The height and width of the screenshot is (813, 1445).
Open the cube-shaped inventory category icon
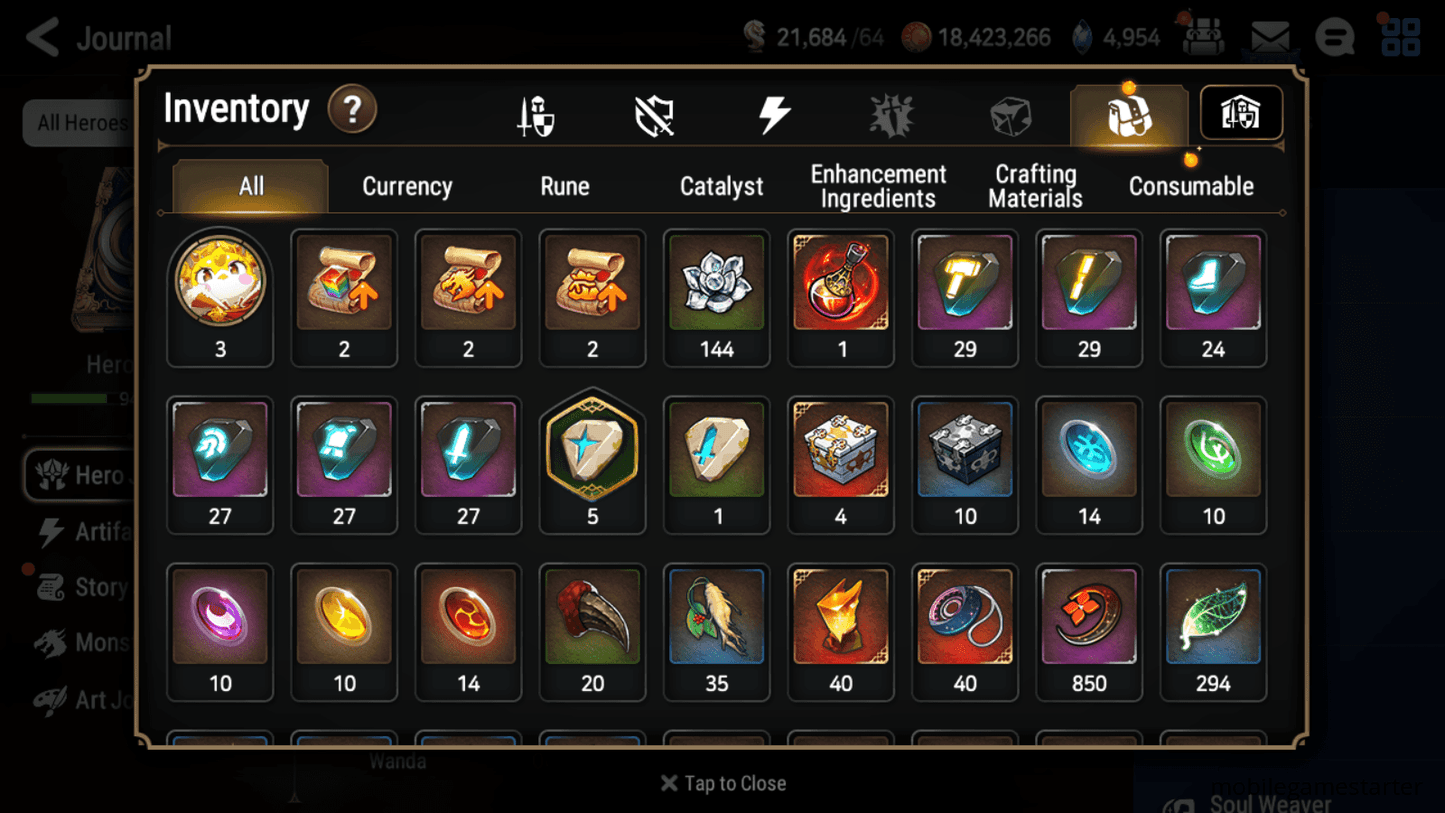(1010, 113)
